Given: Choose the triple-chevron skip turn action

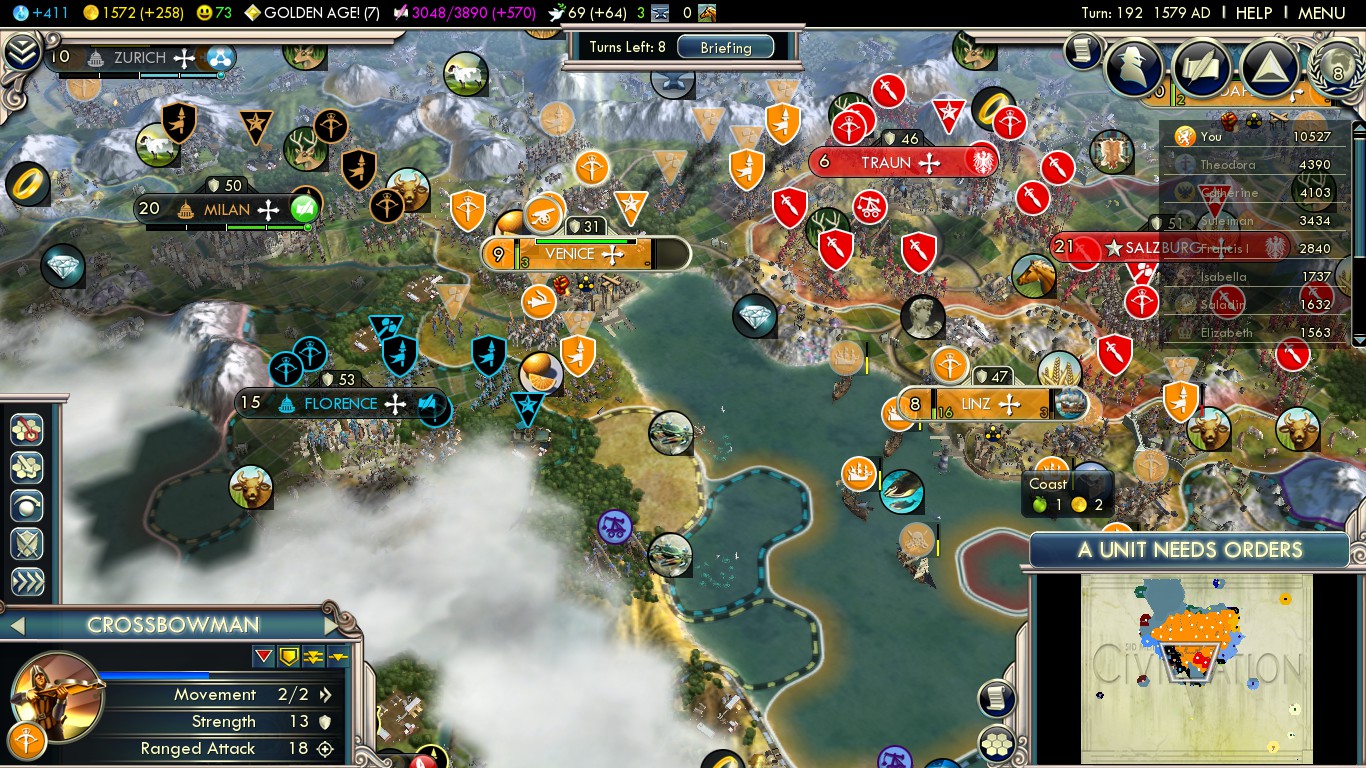Looking at the screenshot, I should pyautogui.click(x=27, y=582).
